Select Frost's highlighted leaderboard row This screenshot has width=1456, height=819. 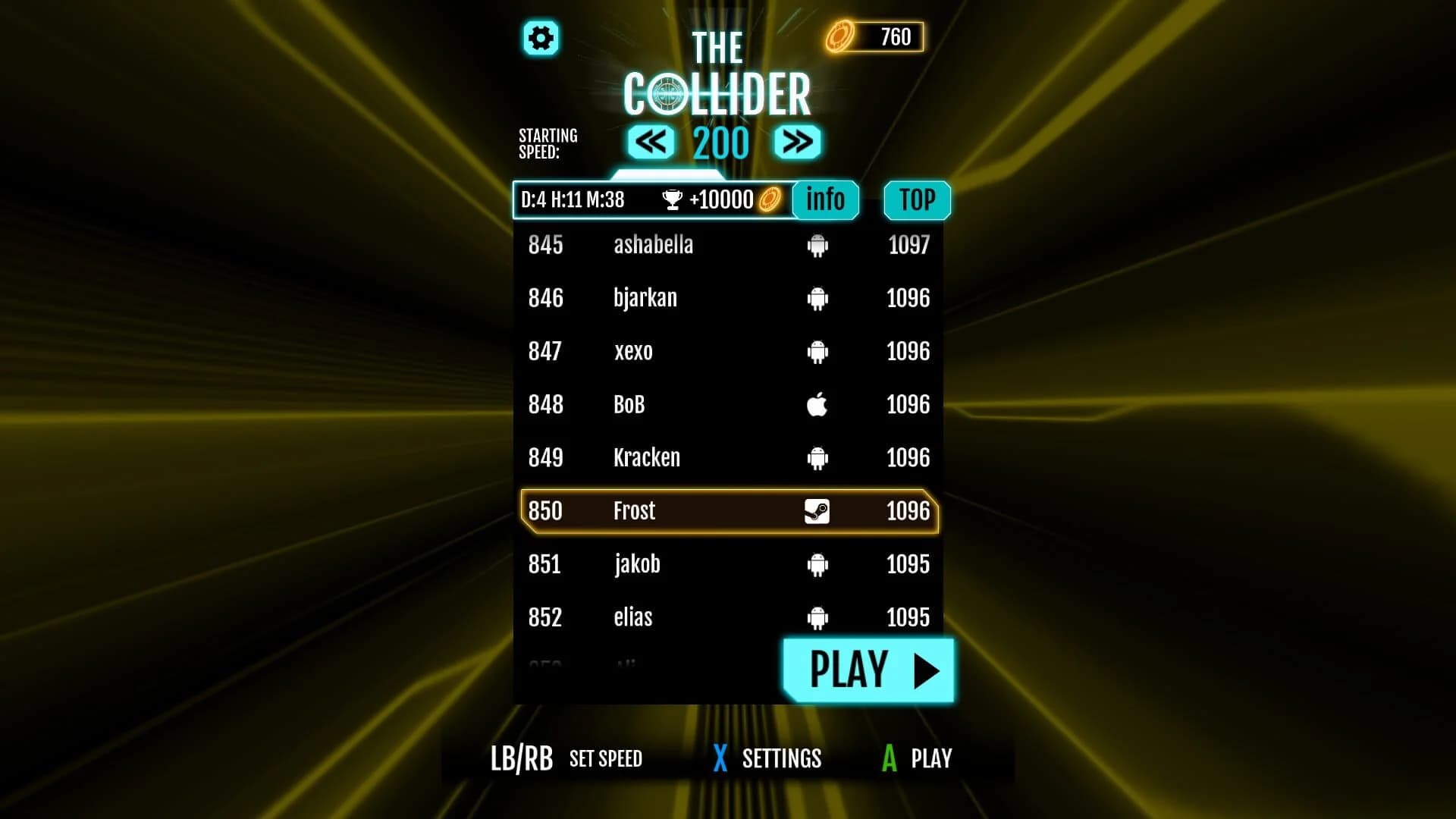tap(726, 511)
